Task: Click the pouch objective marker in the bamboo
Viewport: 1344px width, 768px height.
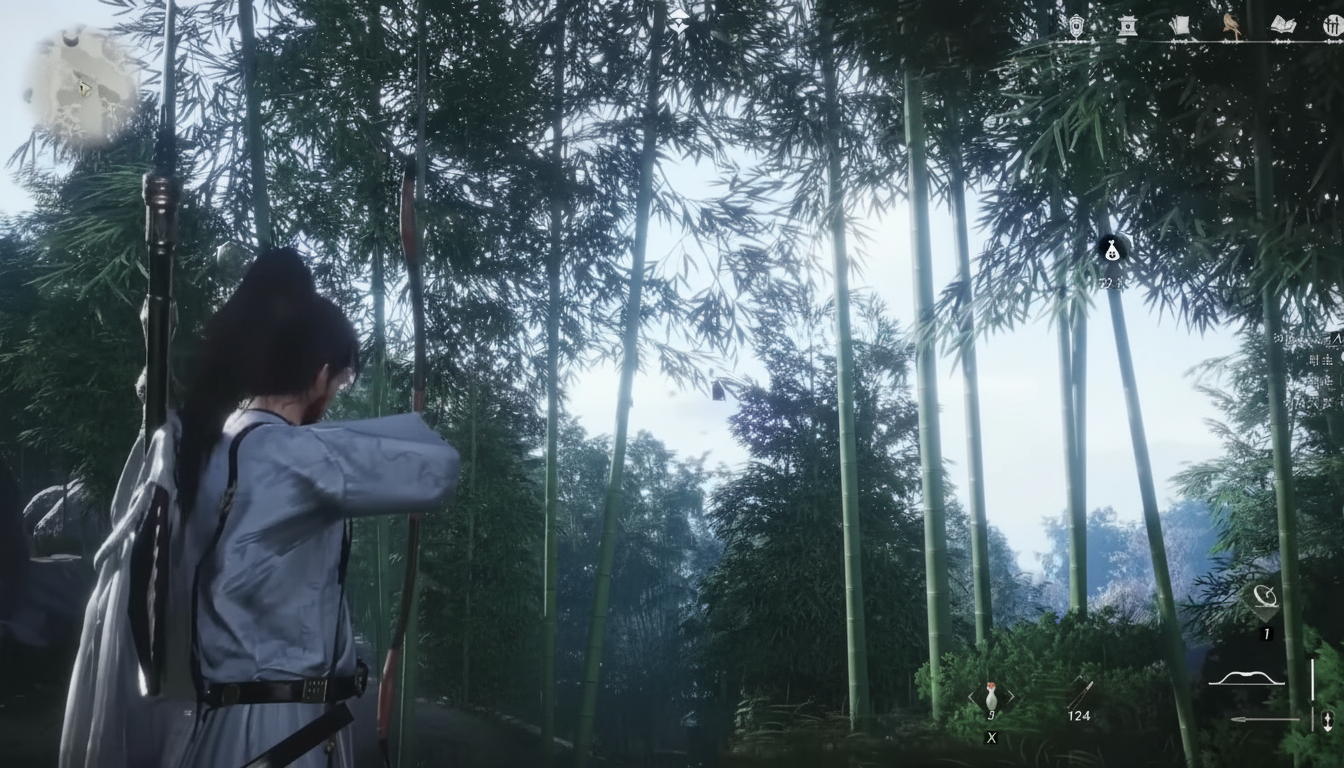Action: coord(1112,250)
